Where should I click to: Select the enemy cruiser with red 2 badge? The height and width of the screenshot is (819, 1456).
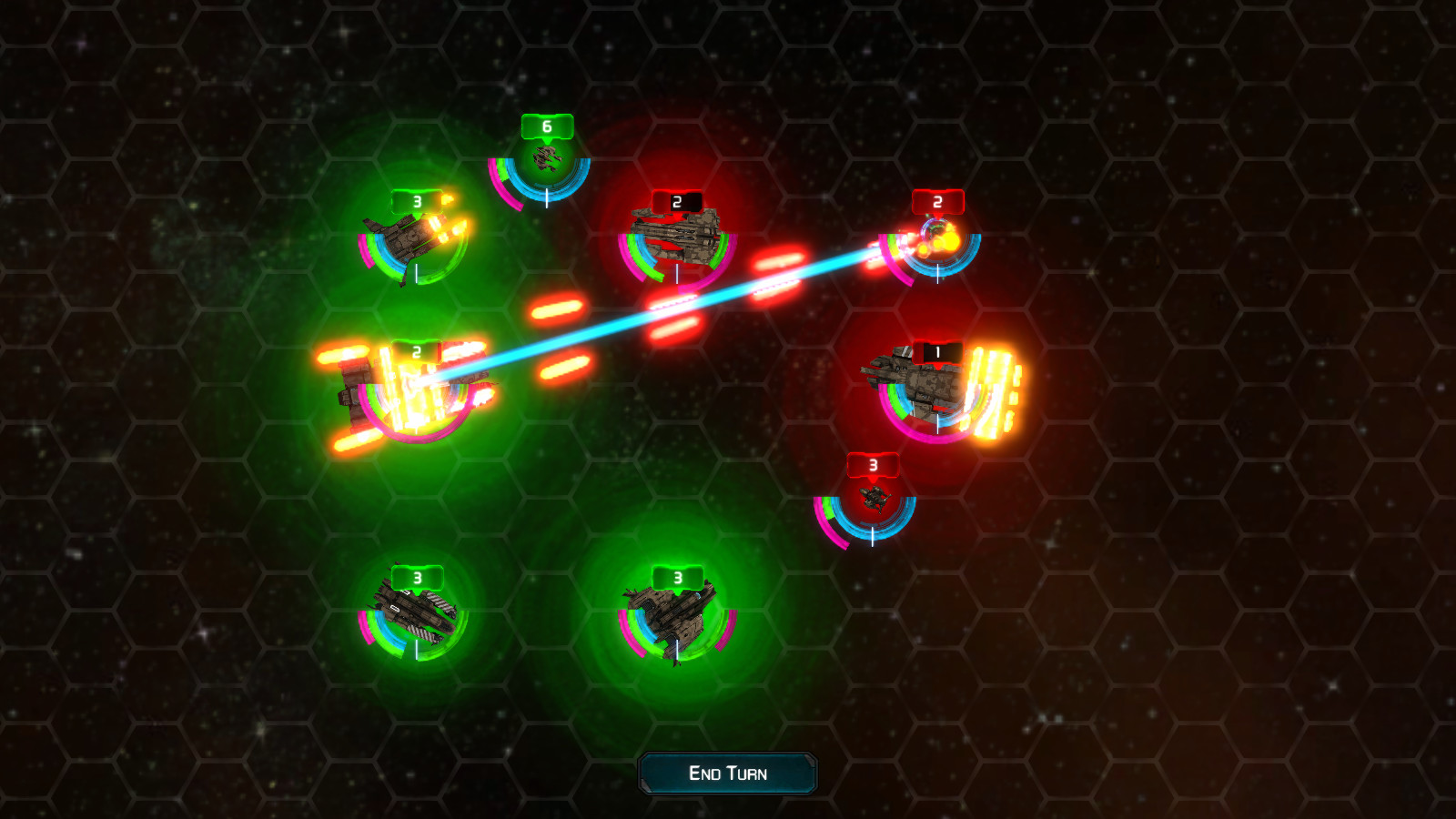[678, 237]
